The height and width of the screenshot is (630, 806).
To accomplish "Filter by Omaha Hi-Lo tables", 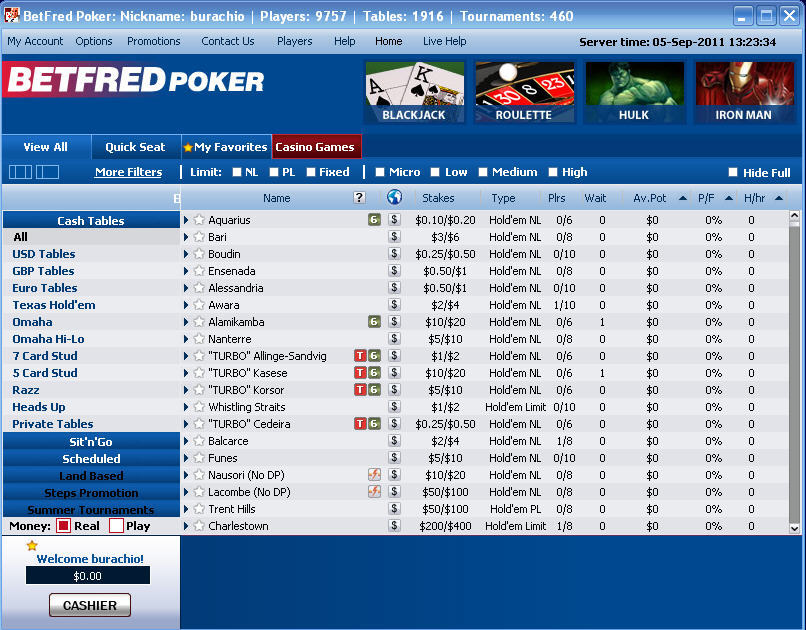I will (48, 339).
